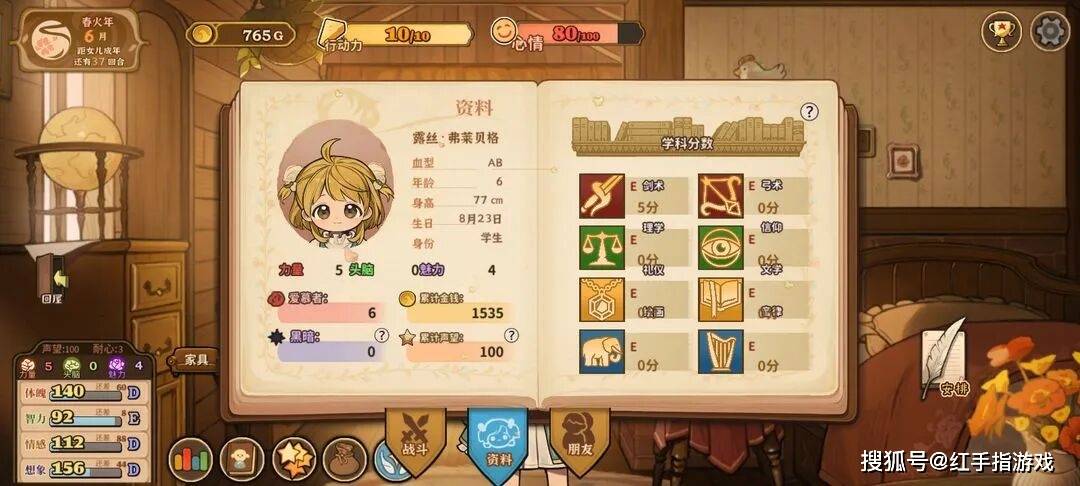Show help for 累计声望 total reputation

(511, 335)
